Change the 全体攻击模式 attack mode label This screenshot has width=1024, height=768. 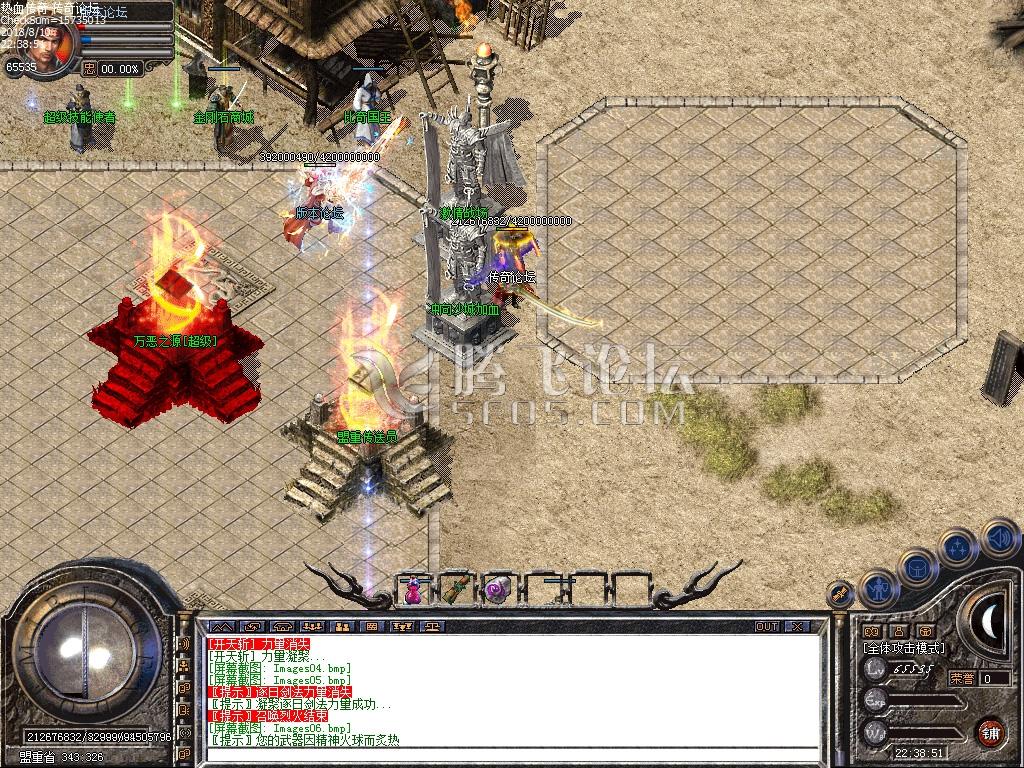tap(904, 648)
